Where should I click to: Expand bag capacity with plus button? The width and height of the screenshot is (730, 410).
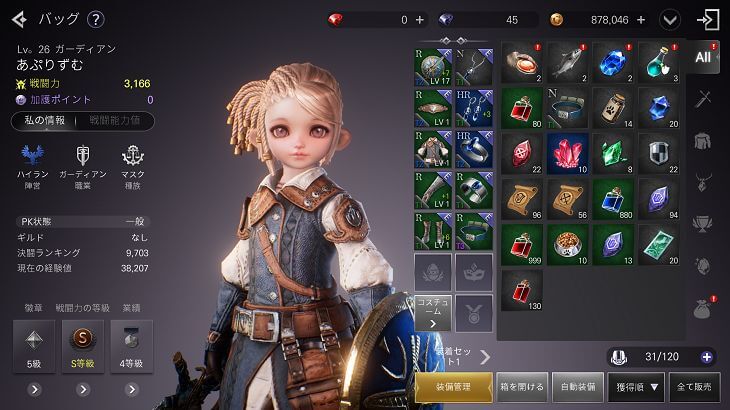(x=707, y=357)
